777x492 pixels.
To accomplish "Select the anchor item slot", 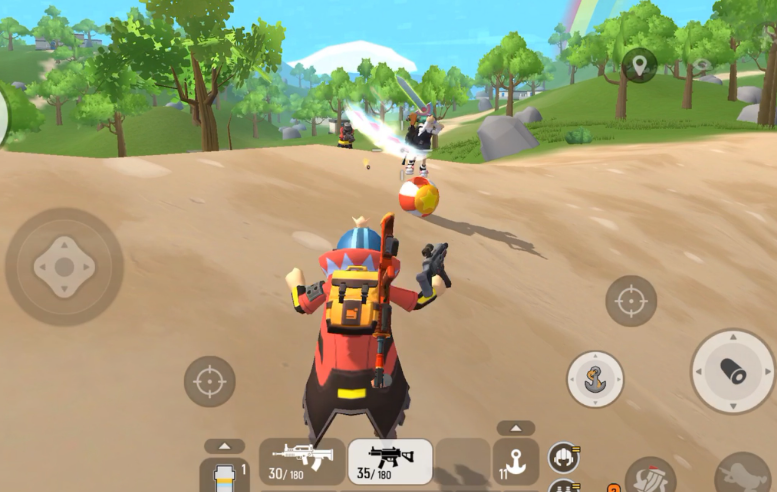I will click(516, 464).
